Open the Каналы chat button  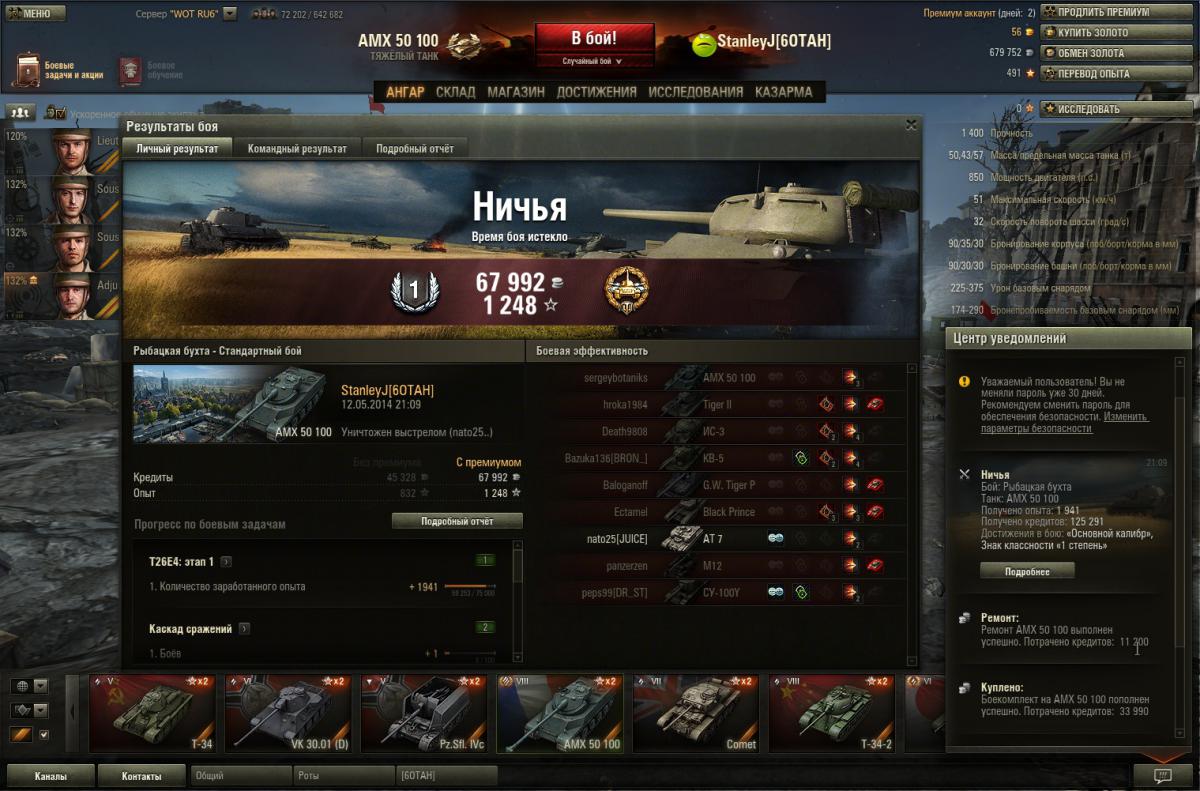coord(51,775)
